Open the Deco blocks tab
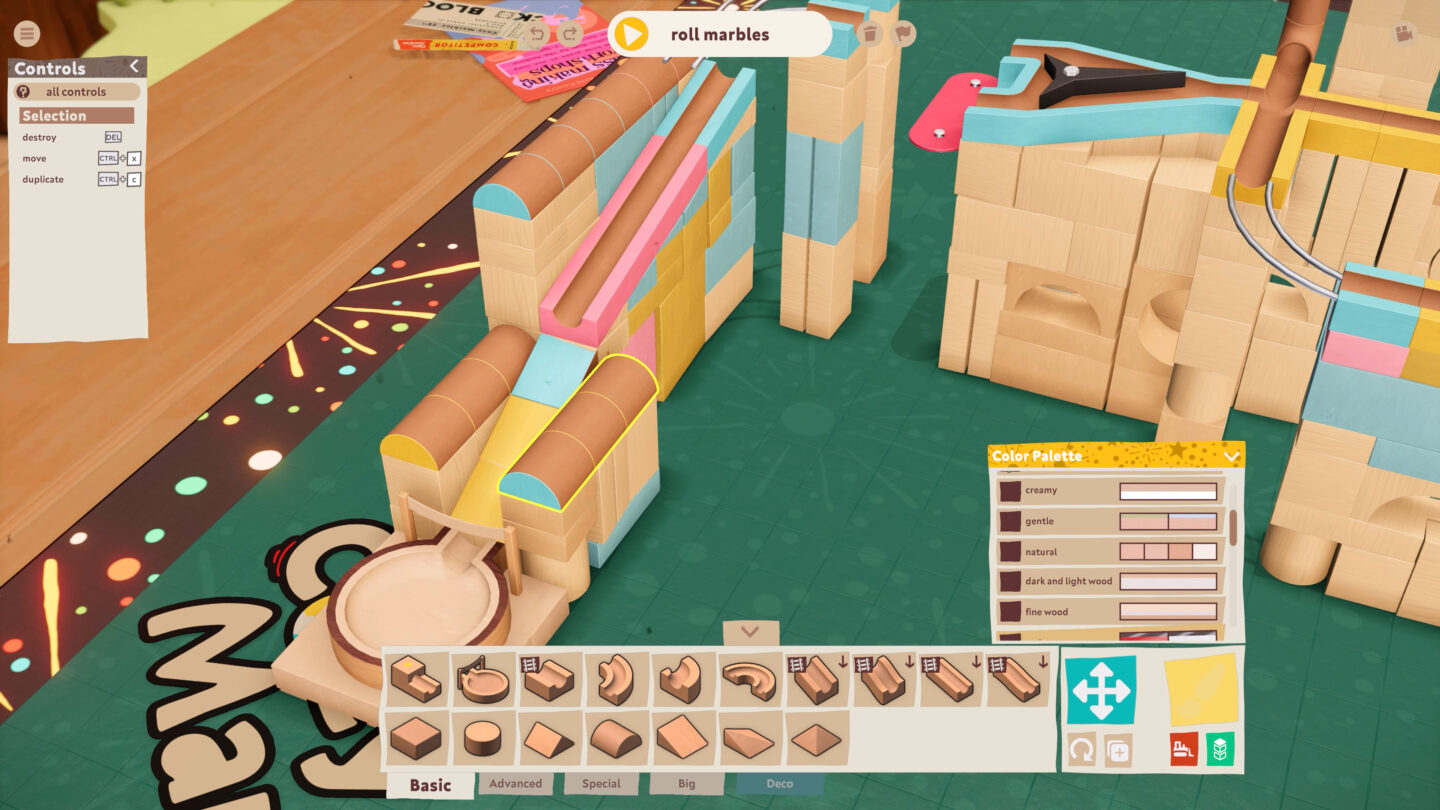 click(x=779, y=784)
